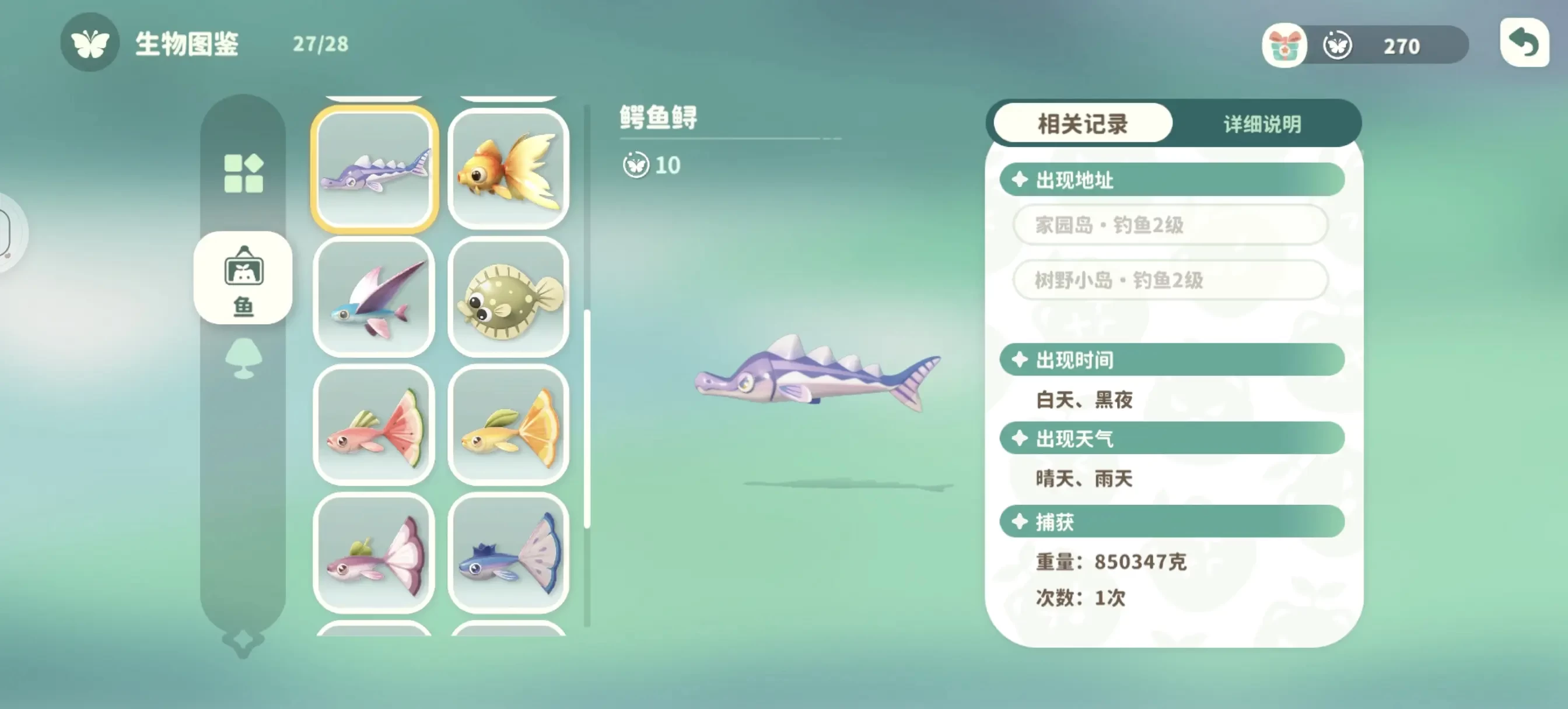
Task: Click the butterfly currency icon showing 270
Action: coord(1336,44)
